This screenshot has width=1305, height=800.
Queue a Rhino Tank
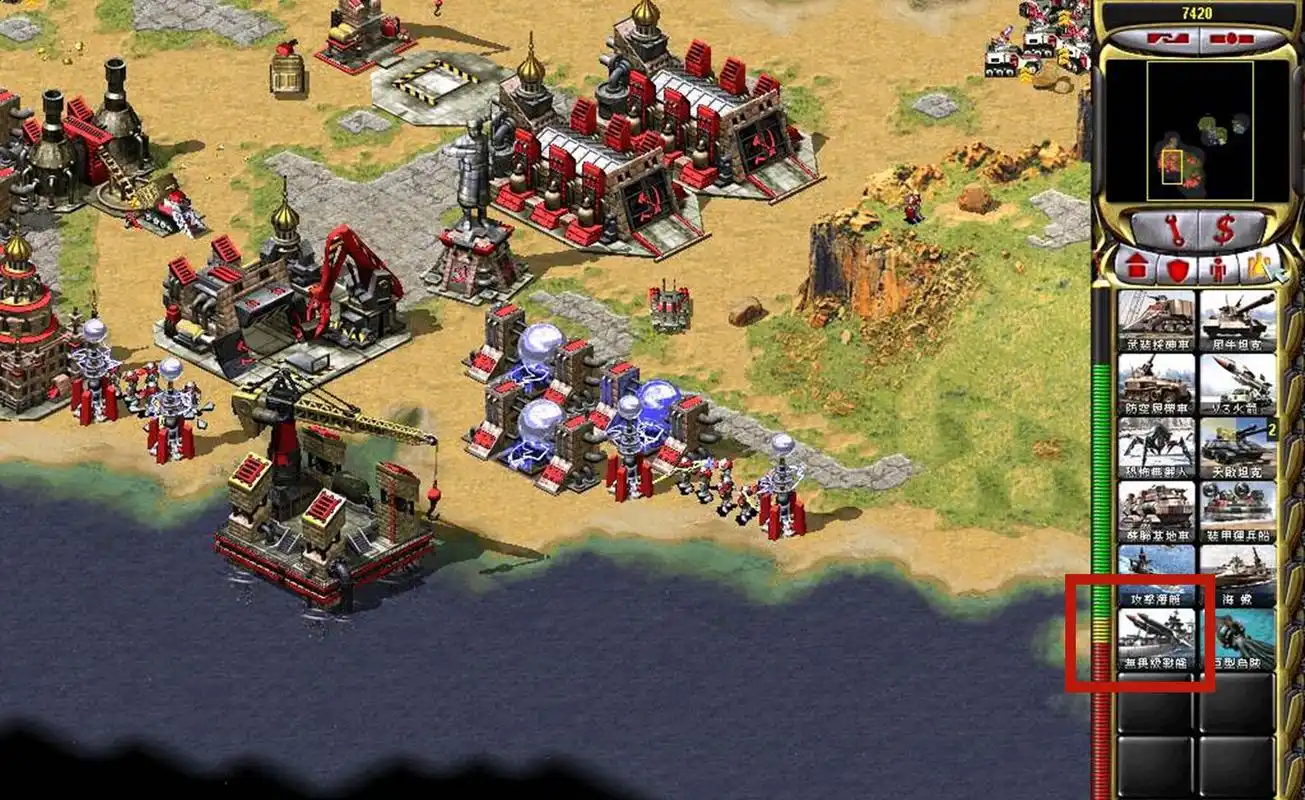click(x=1238, y=320)
